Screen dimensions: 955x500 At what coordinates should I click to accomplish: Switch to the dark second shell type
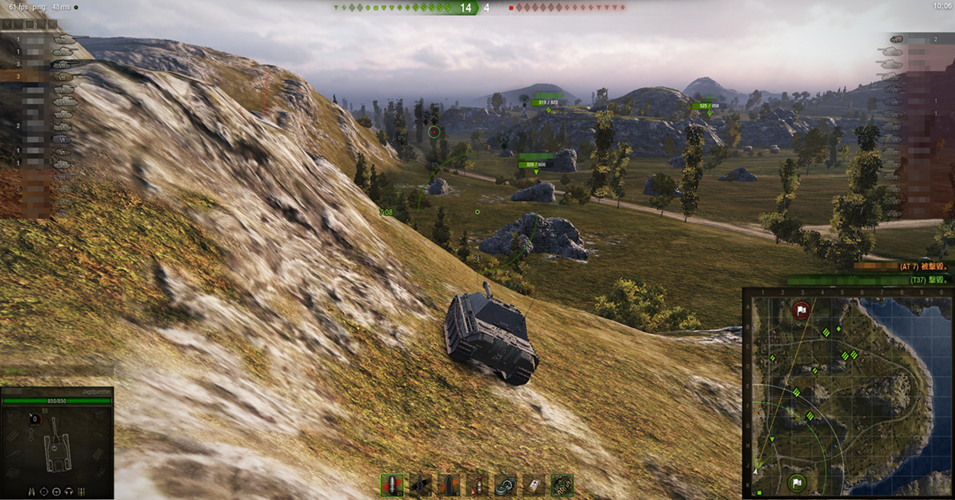point(420,485)
